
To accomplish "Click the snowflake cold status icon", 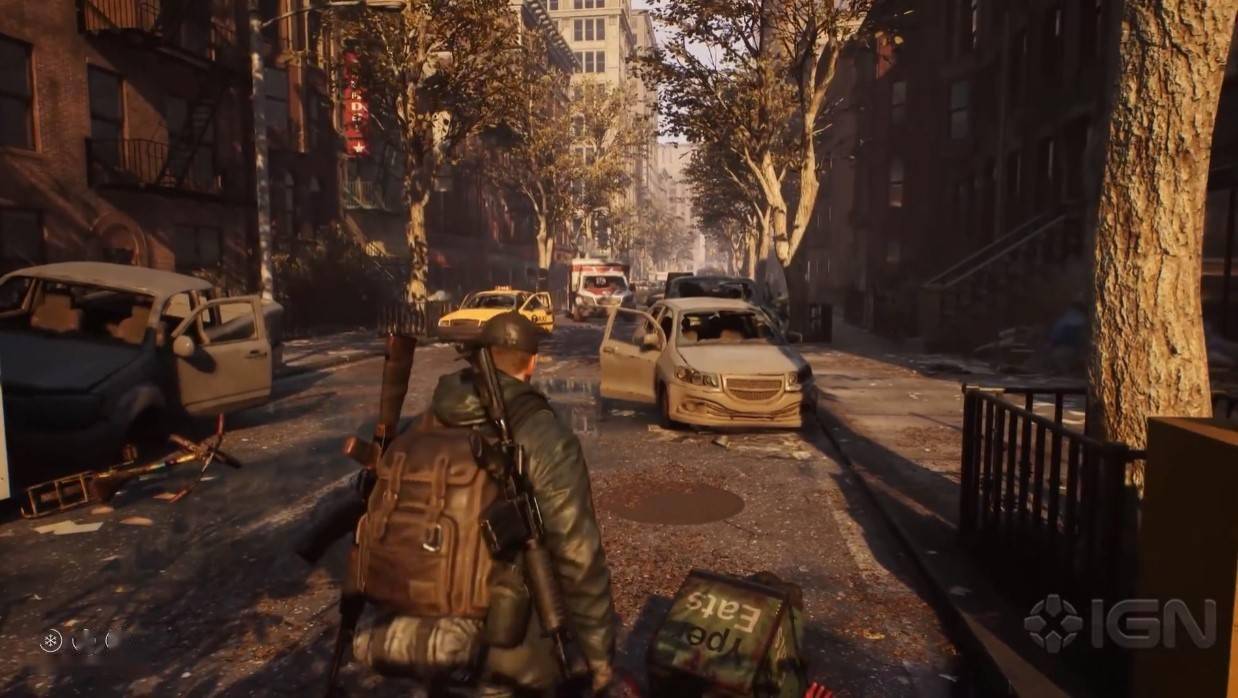I will [51, 640].
